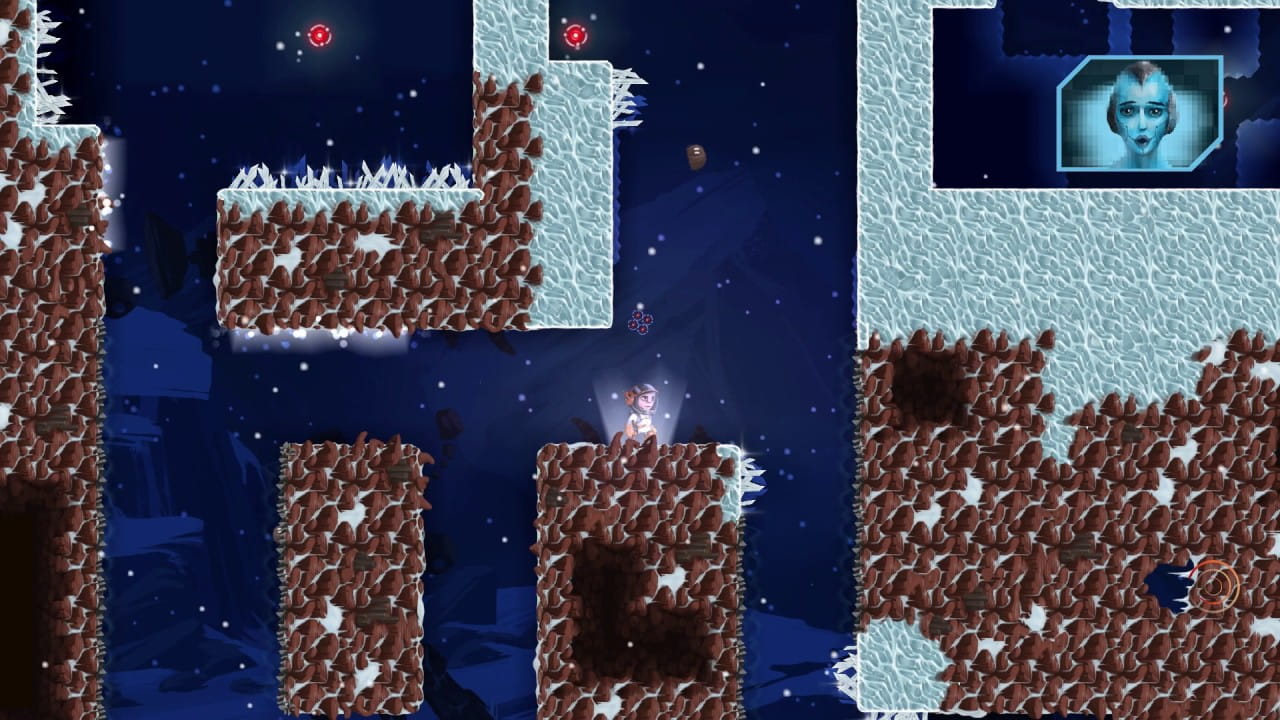Click the blue android comms portrait
The height and width of the screenshot is (720, 1280).
[x=1140, y=113]
